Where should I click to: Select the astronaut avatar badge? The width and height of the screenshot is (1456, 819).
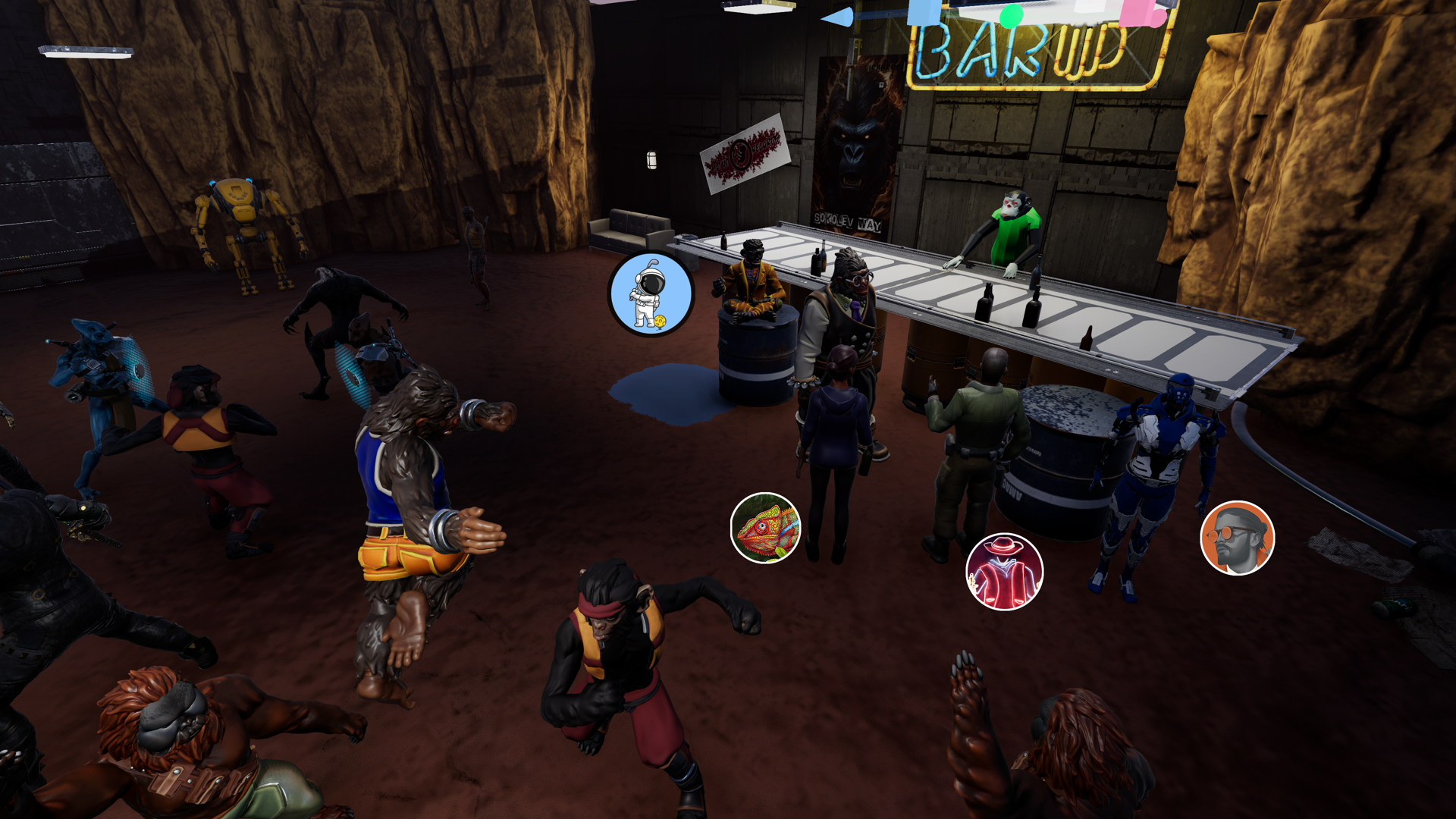(651, 295)
